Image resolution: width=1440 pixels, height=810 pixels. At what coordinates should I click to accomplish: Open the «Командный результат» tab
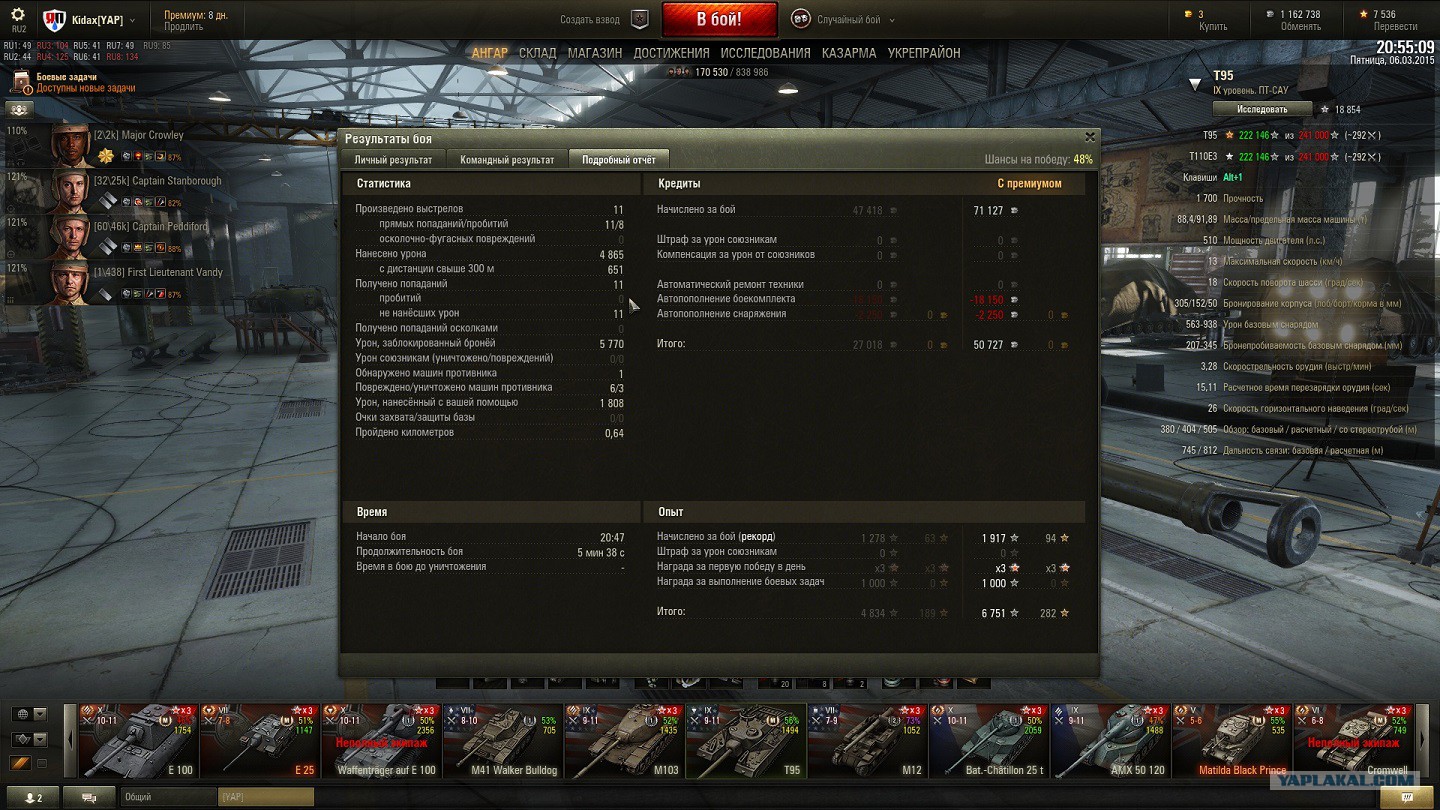tap(507, 160)
